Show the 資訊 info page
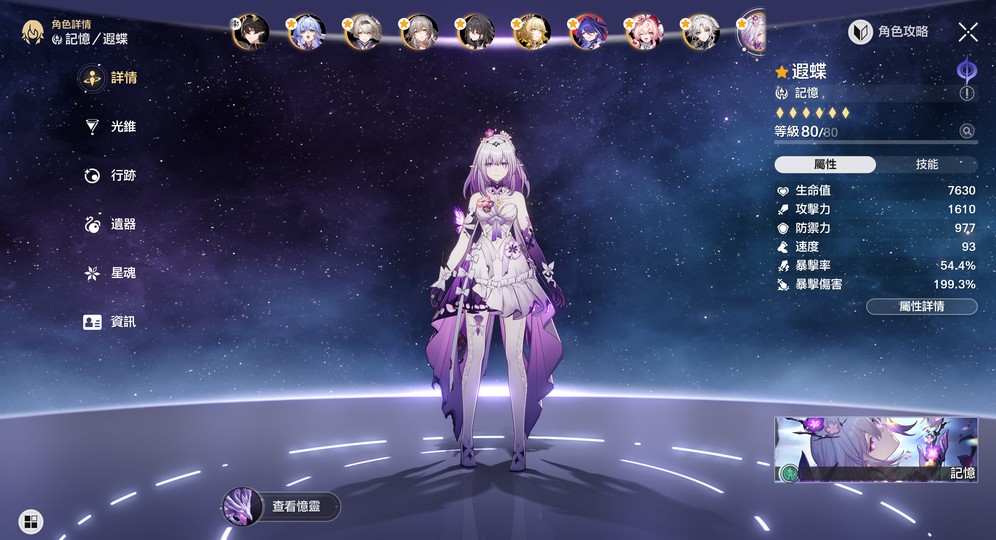Screen dimensions: 996x540 coord(110,322)
